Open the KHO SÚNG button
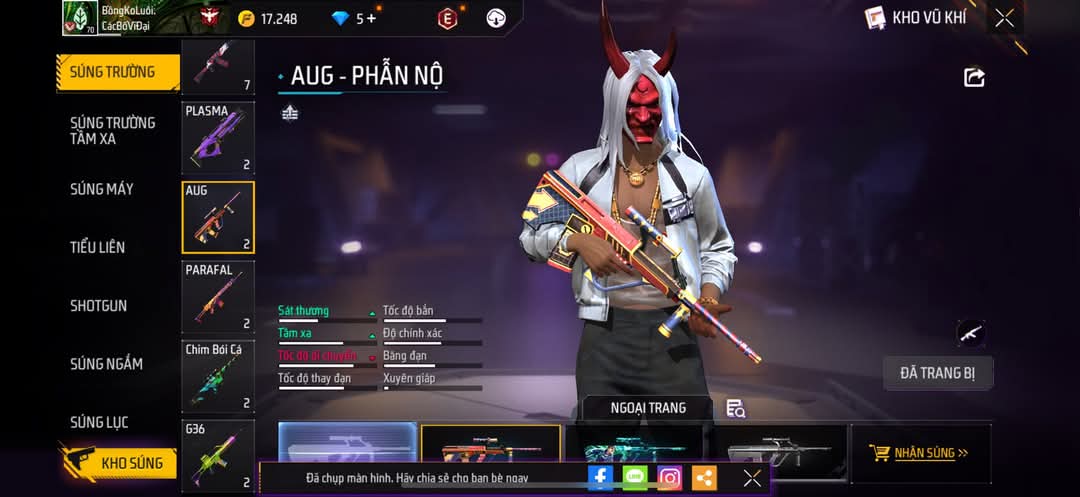The height and width of the screenshot is (497, 1080). click(x=120, y=463)
